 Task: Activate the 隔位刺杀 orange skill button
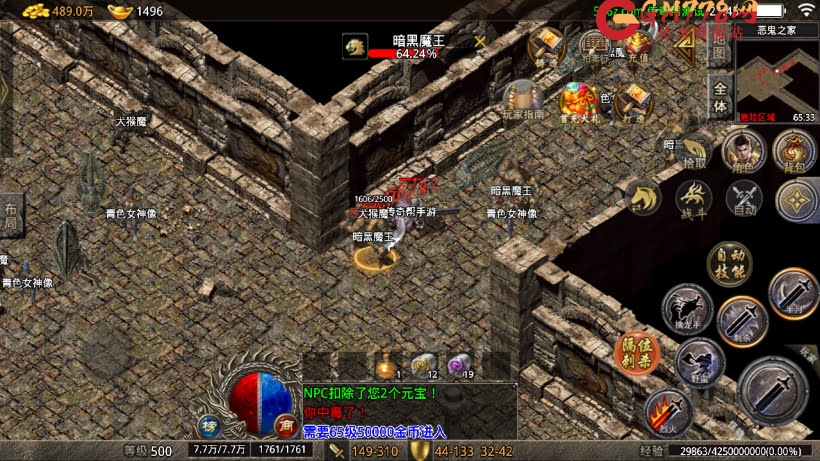click(636, 352)
